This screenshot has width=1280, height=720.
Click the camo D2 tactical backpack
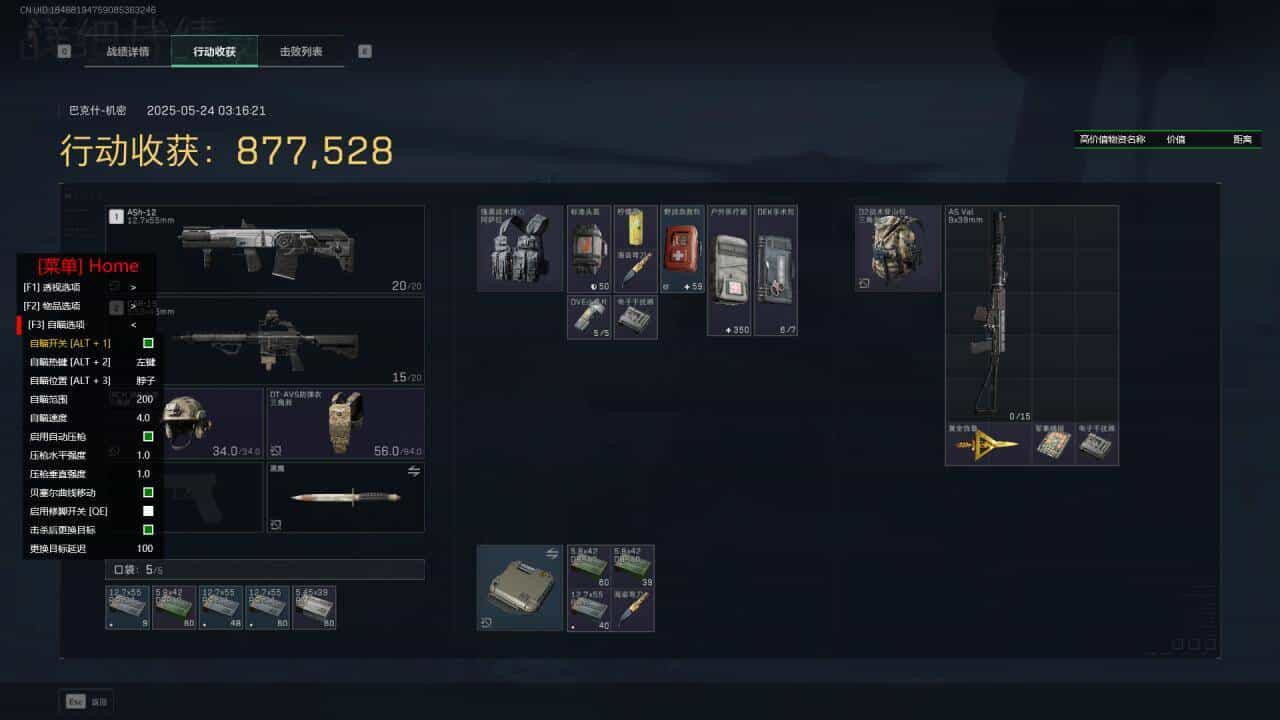pos(897,249)
